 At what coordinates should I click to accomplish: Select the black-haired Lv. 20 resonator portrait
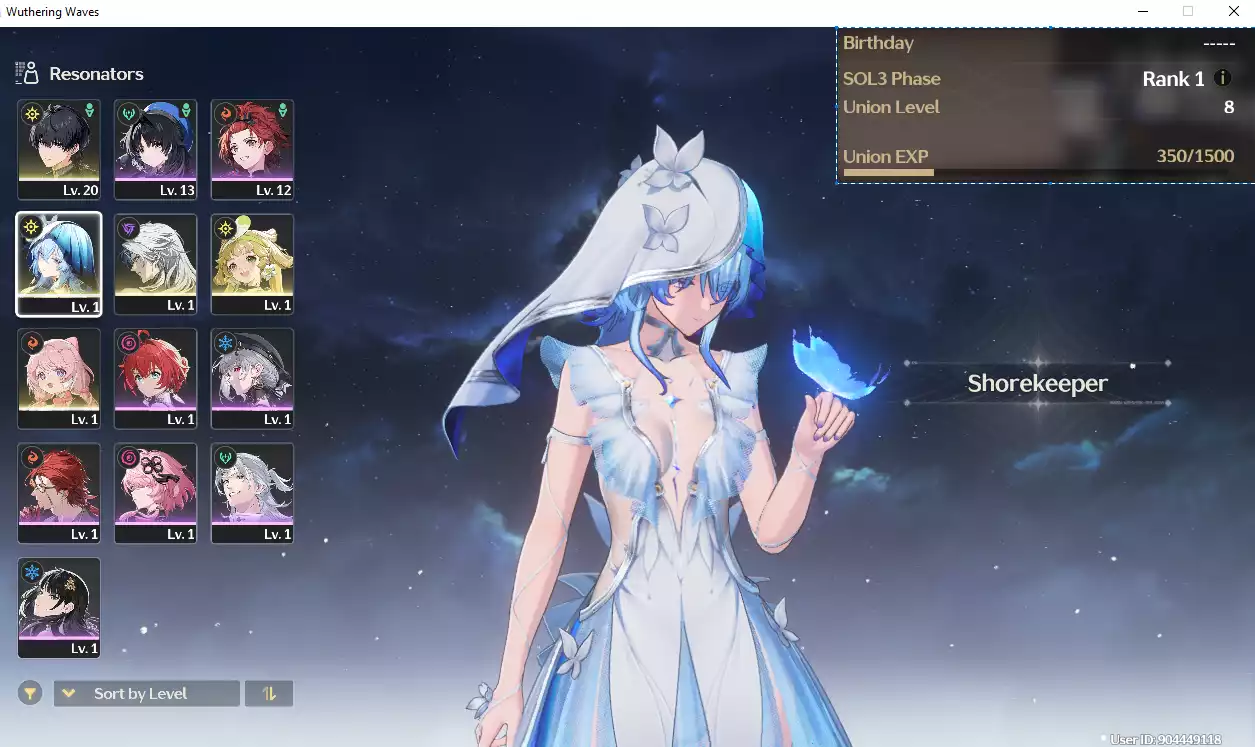click(59, 148)
